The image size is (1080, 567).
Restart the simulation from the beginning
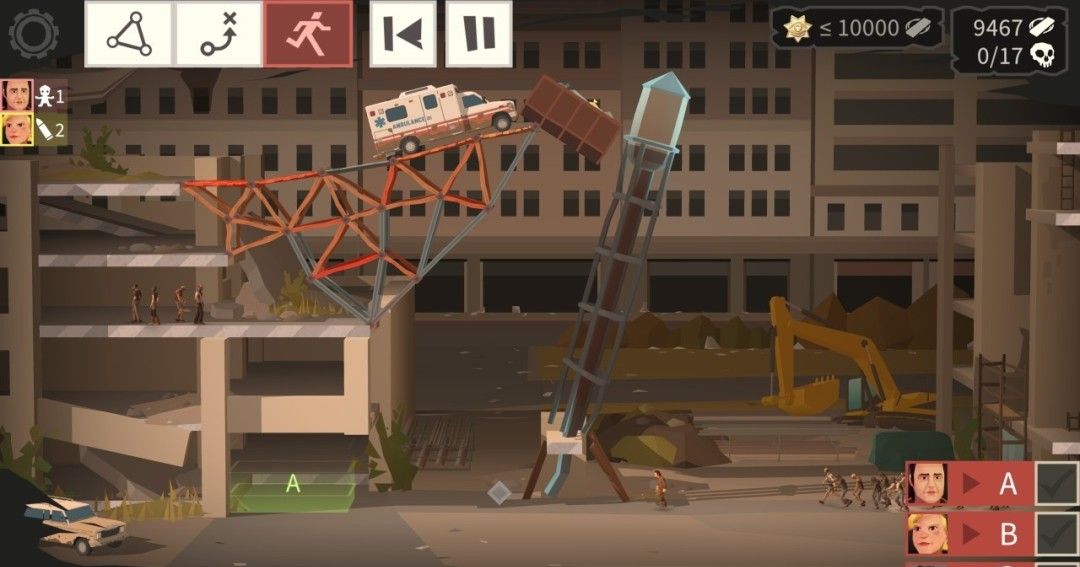[x=403, y=34]
